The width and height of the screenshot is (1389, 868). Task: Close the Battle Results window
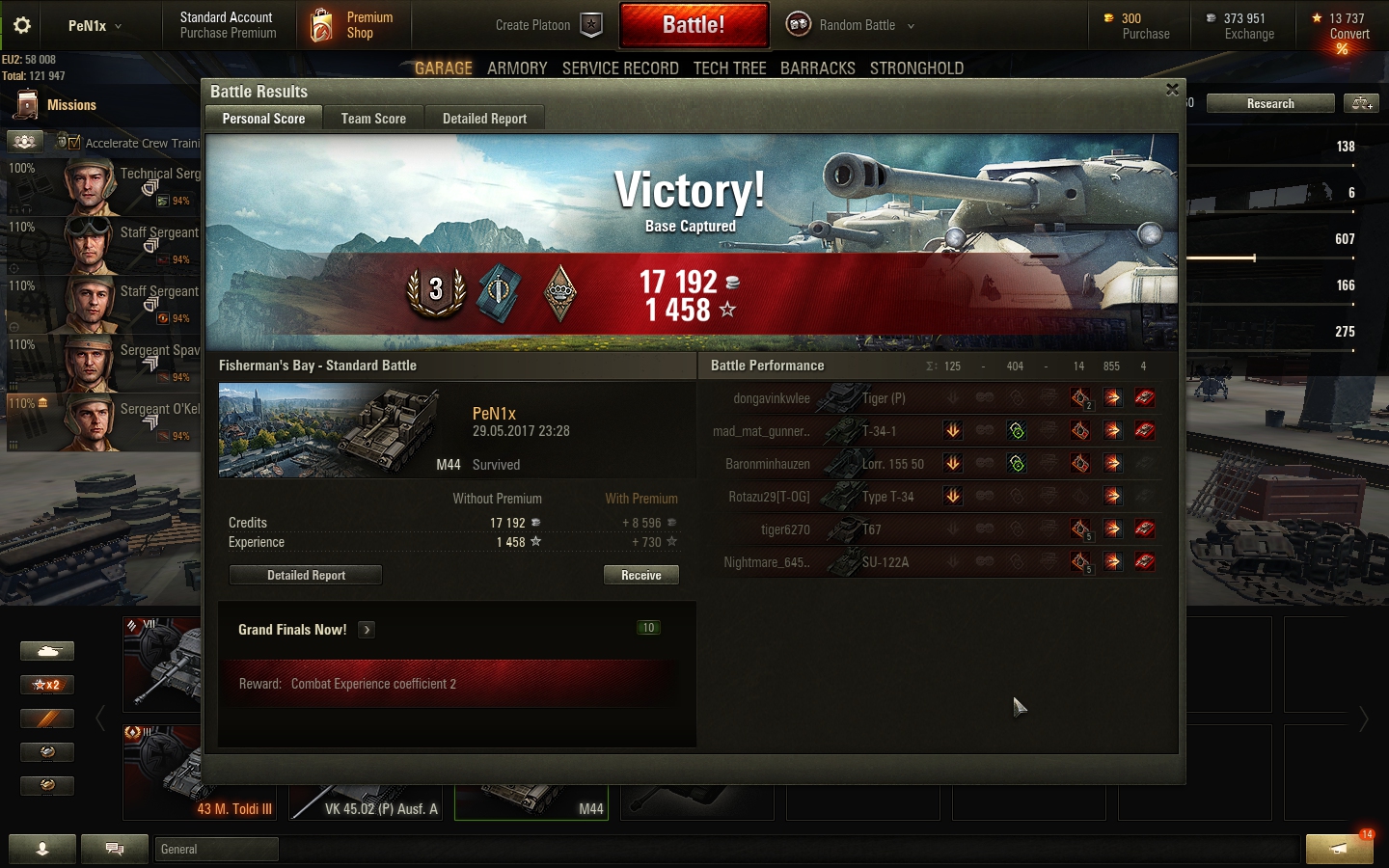click(1172, 90)
